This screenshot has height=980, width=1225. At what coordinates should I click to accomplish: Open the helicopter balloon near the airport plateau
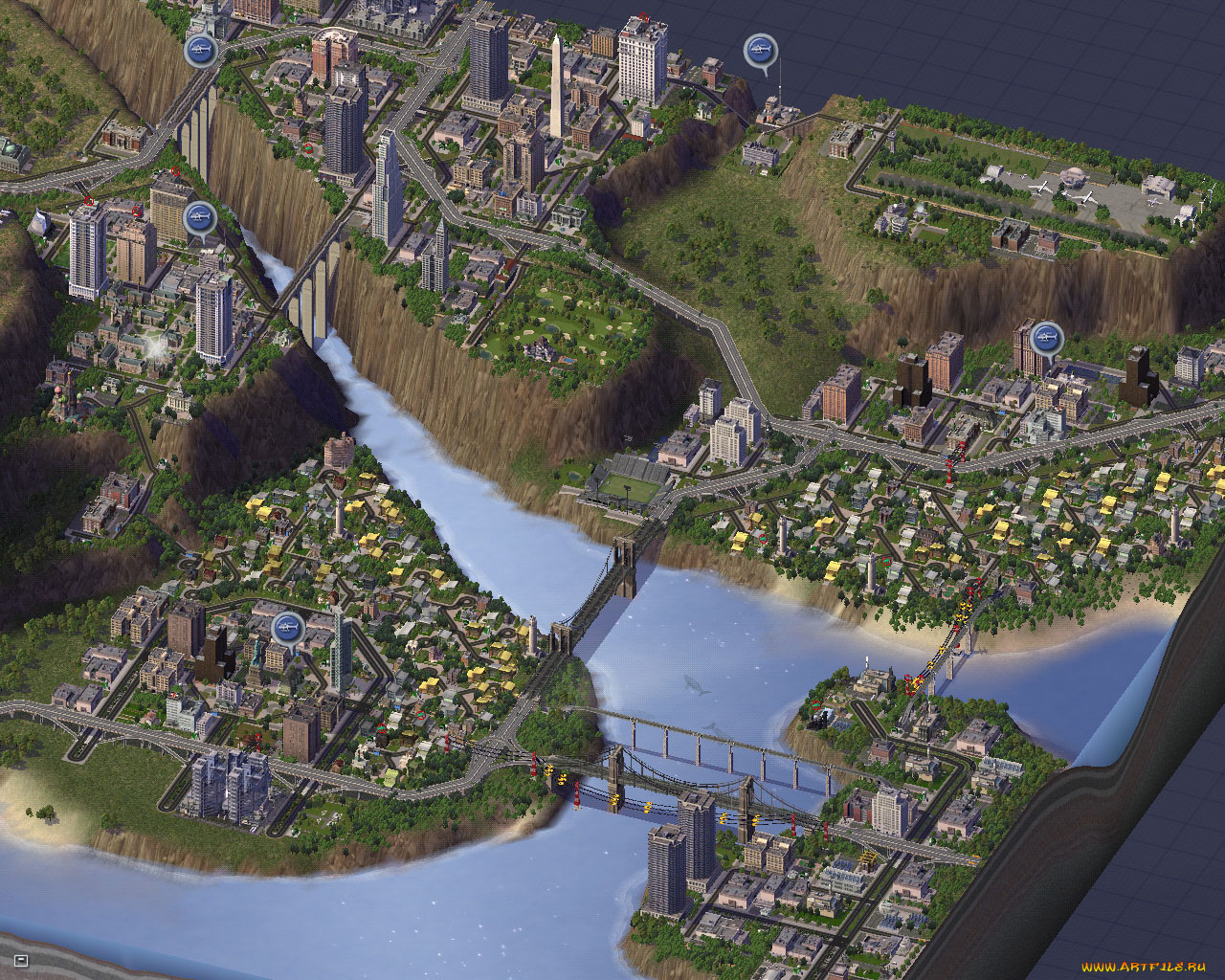759,47
